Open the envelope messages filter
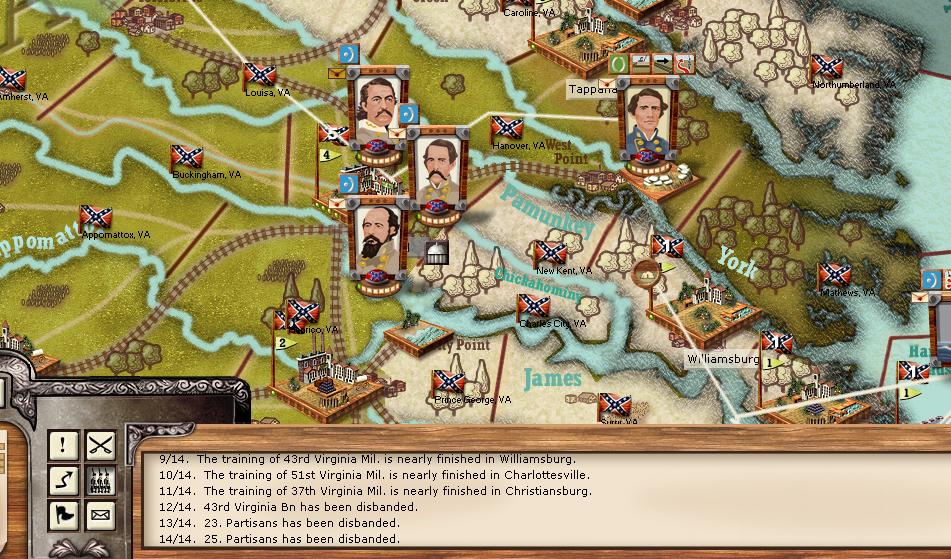 click(100, 515)
